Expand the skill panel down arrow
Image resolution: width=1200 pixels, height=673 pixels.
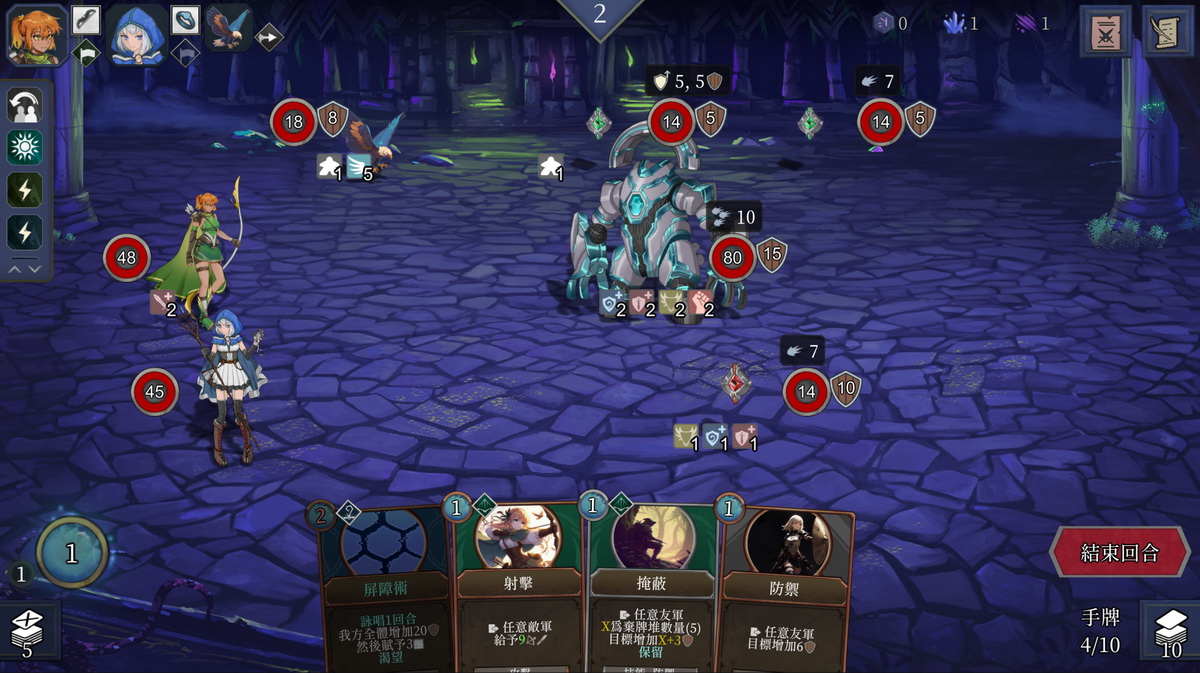(35, 268)
